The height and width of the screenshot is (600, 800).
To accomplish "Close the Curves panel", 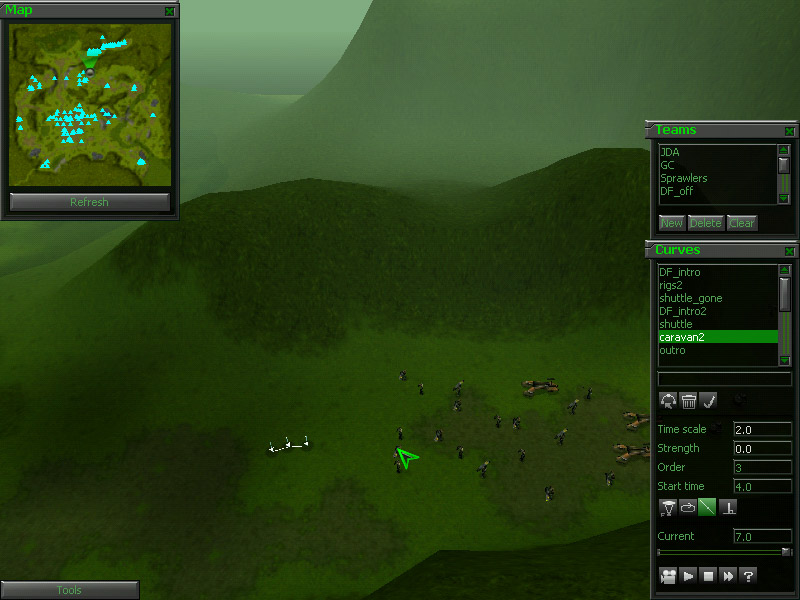I will click(790, 251).
